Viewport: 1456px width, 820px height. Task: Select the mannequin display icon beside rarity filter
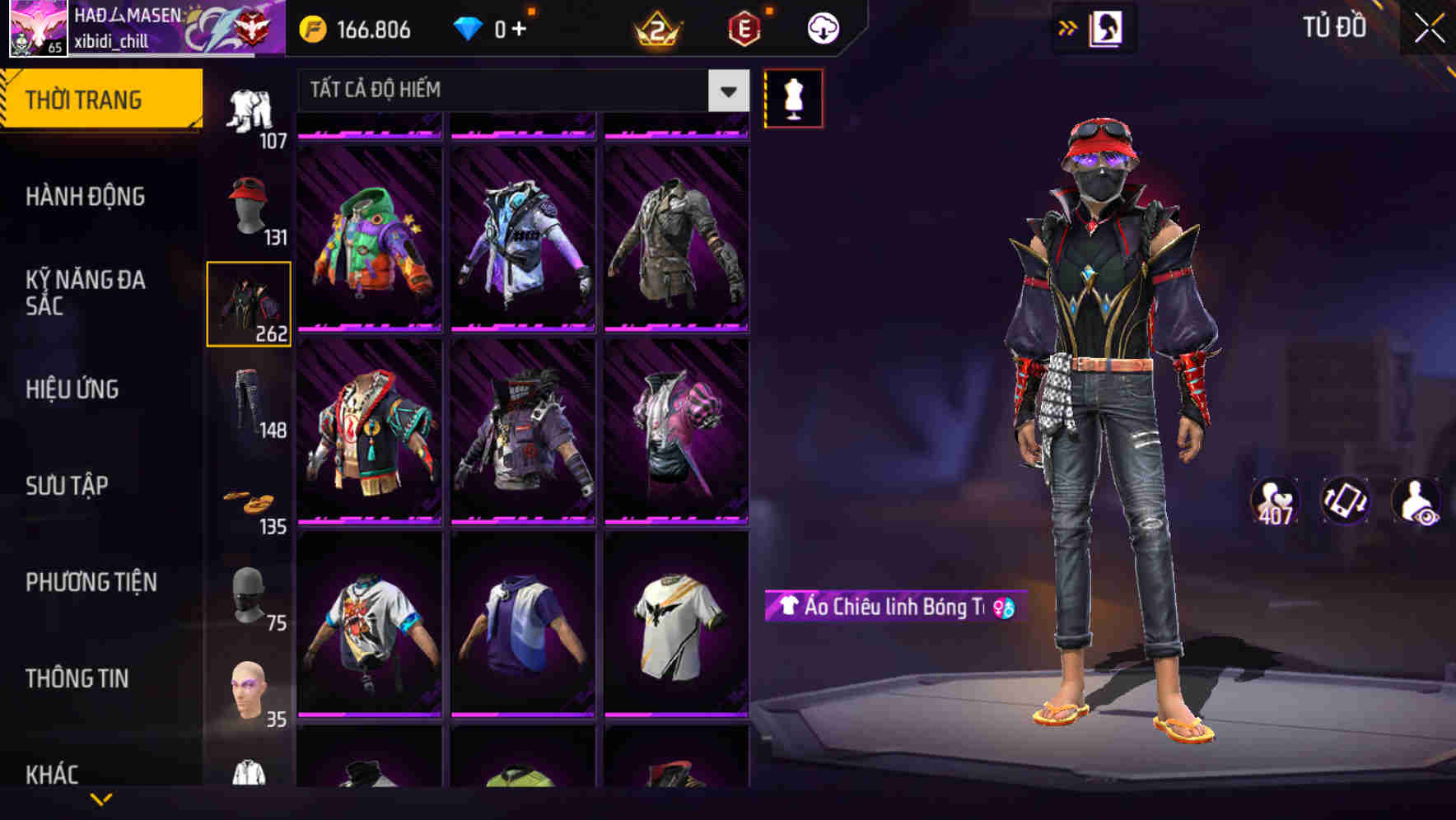coord(793,98)
